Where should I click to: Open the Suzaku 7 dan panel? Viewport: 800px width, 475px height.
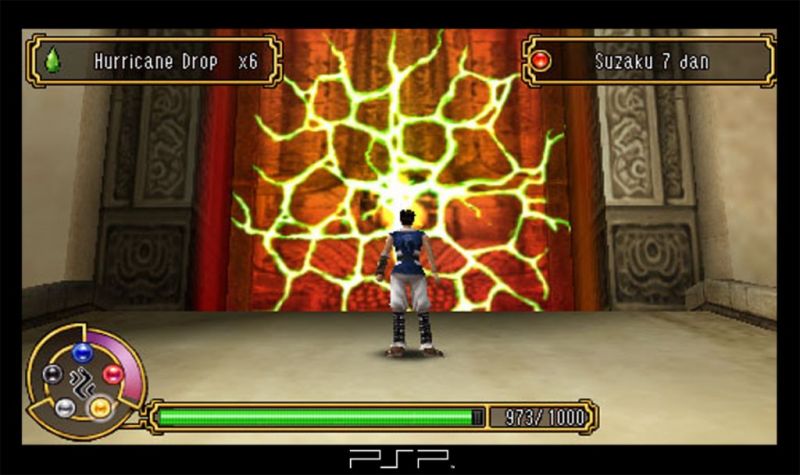click(x=649, y=61)
